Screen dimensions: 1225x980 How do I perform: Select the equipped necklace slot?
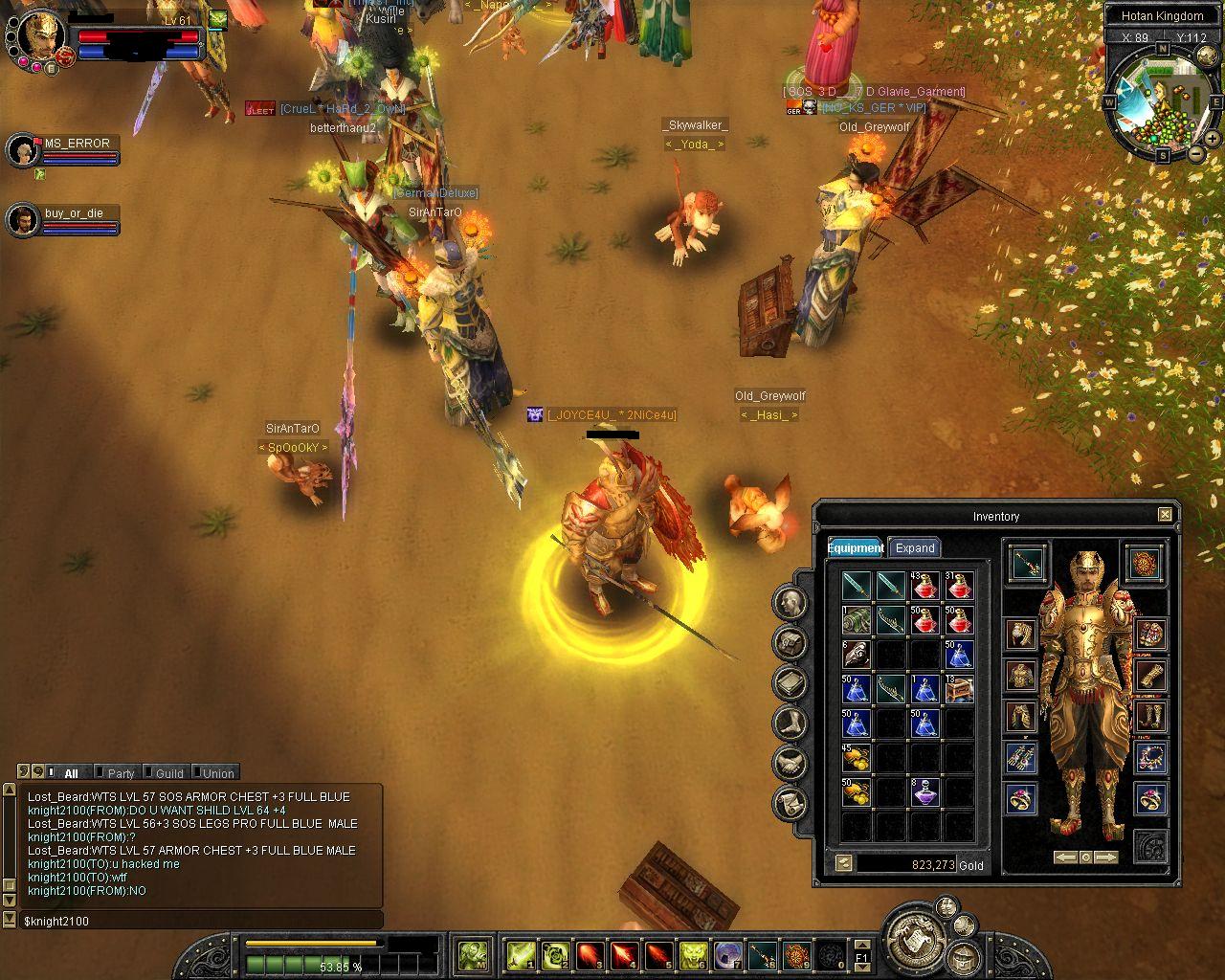pos(1150,757)
